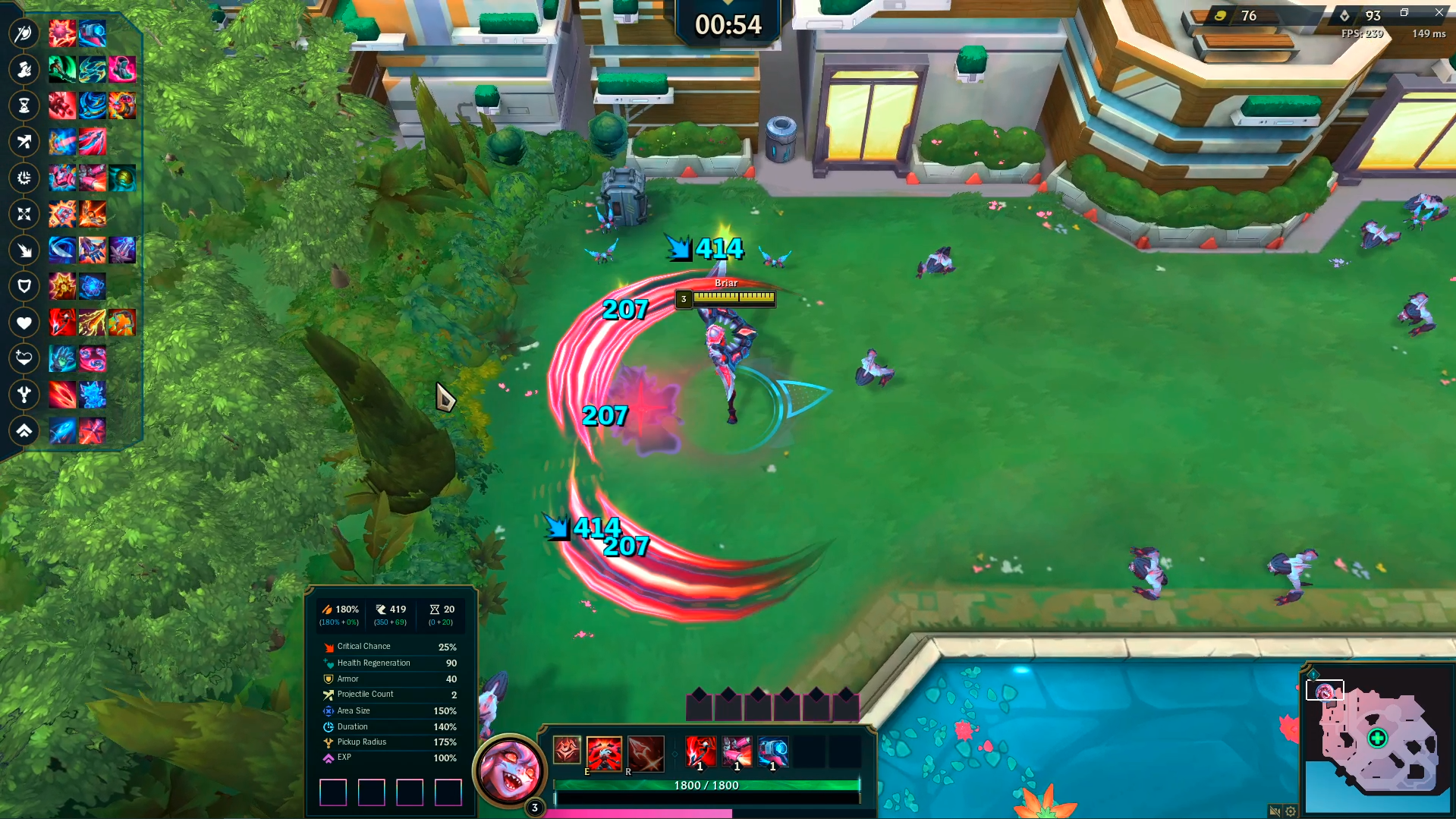This screenshot has height=819, width=1456.
Task: Select the blue cannon weapon slot
Action: pos(773,753)
